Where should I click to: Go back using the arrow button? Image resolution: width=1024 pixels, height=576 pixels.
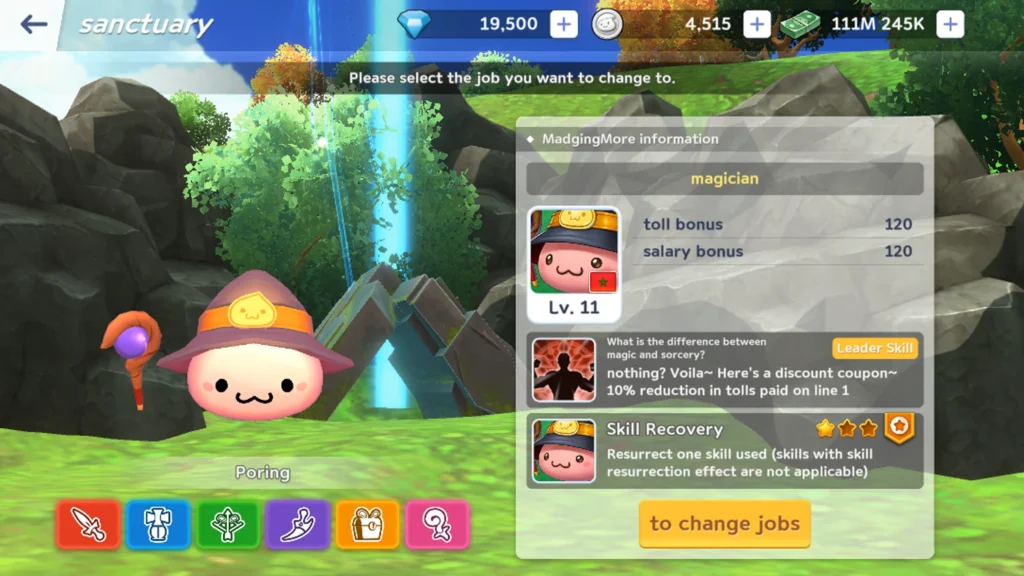(x=34, y=24)
